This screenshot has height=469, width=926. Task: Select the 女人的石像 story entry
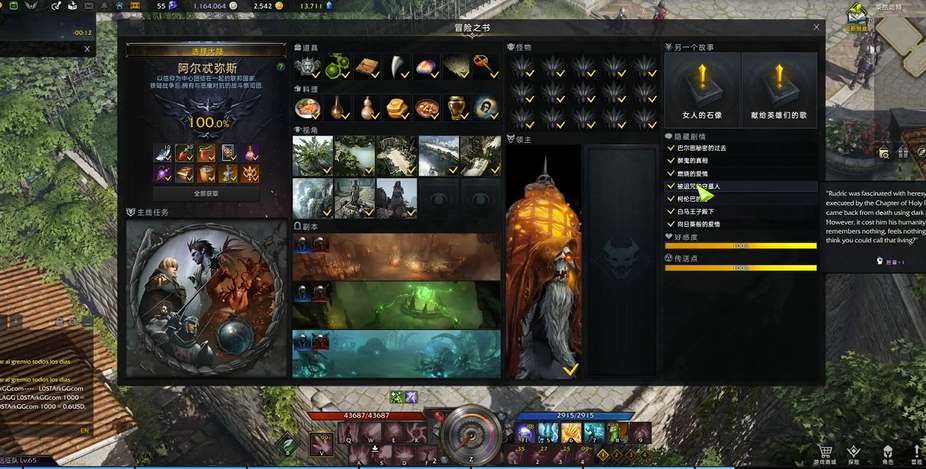coord(703,90)
